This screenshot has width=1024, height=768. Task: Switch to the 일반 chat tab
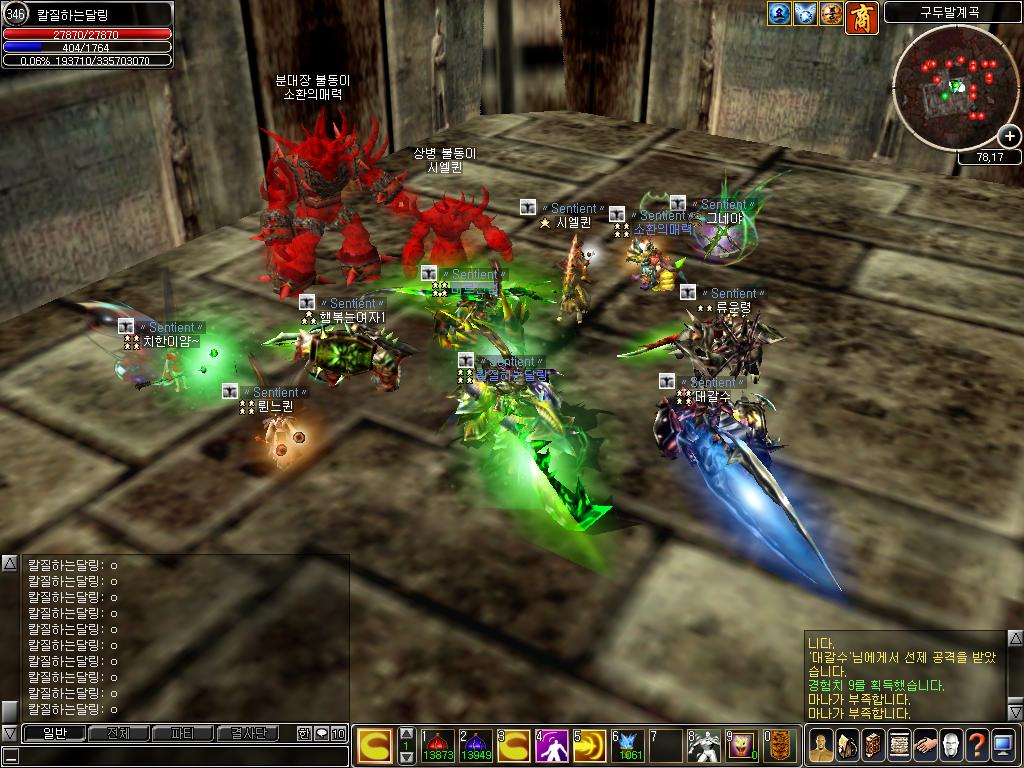(x=53, y=733)
